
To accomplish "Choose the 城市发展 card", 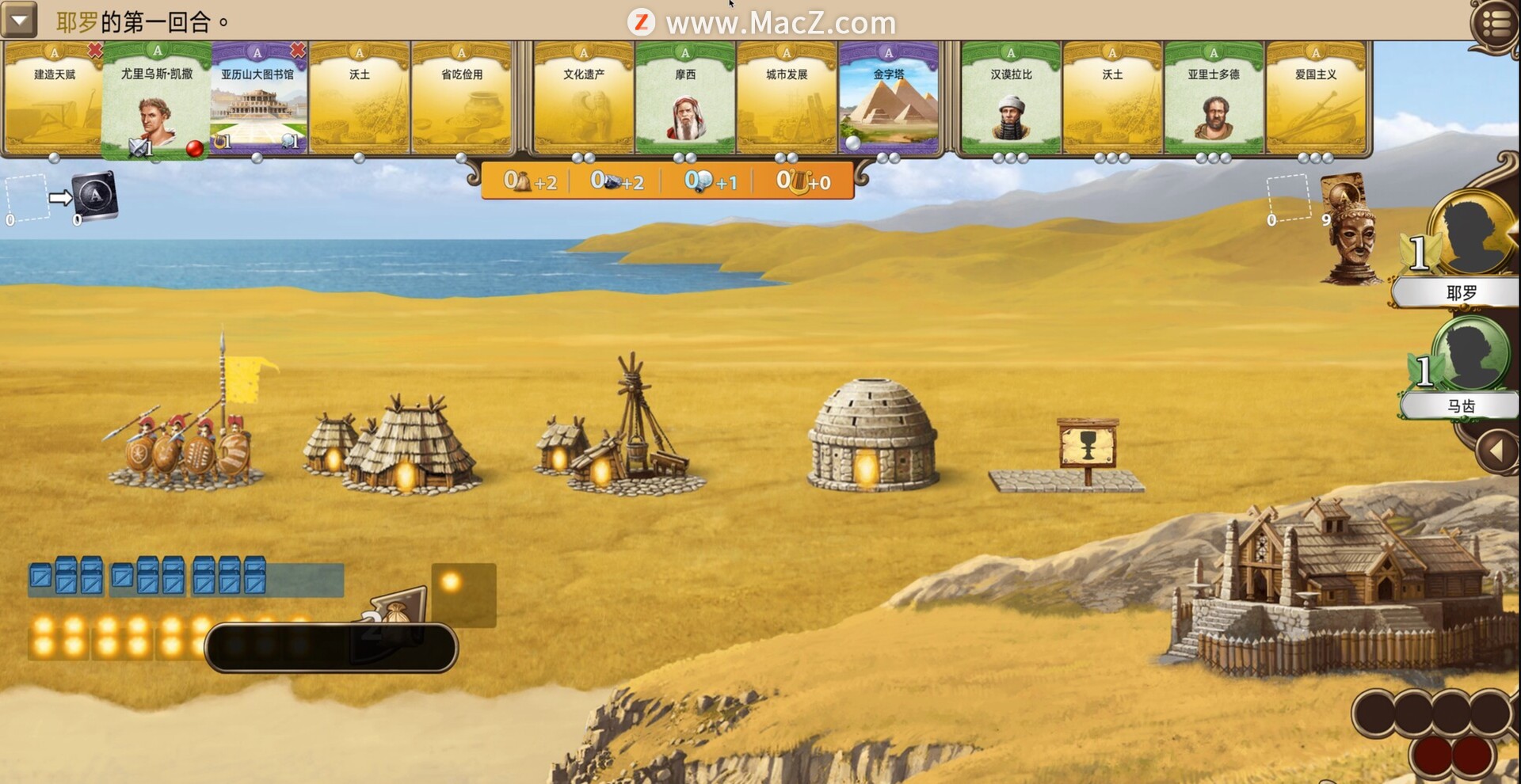I will pos(787,99).
